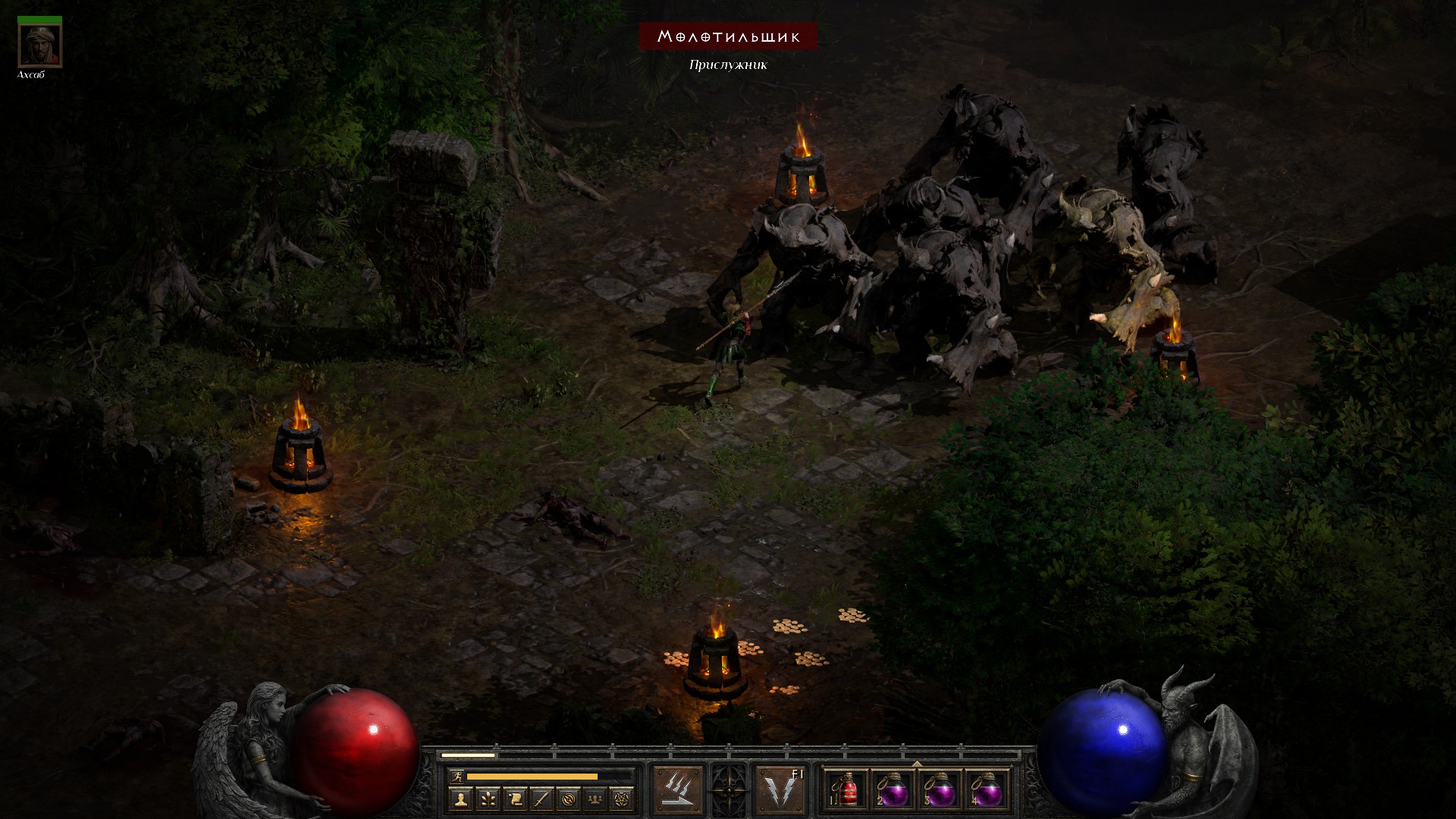Open the character sheet bust icon
The image size is (1456, 819).
point(460,799)
